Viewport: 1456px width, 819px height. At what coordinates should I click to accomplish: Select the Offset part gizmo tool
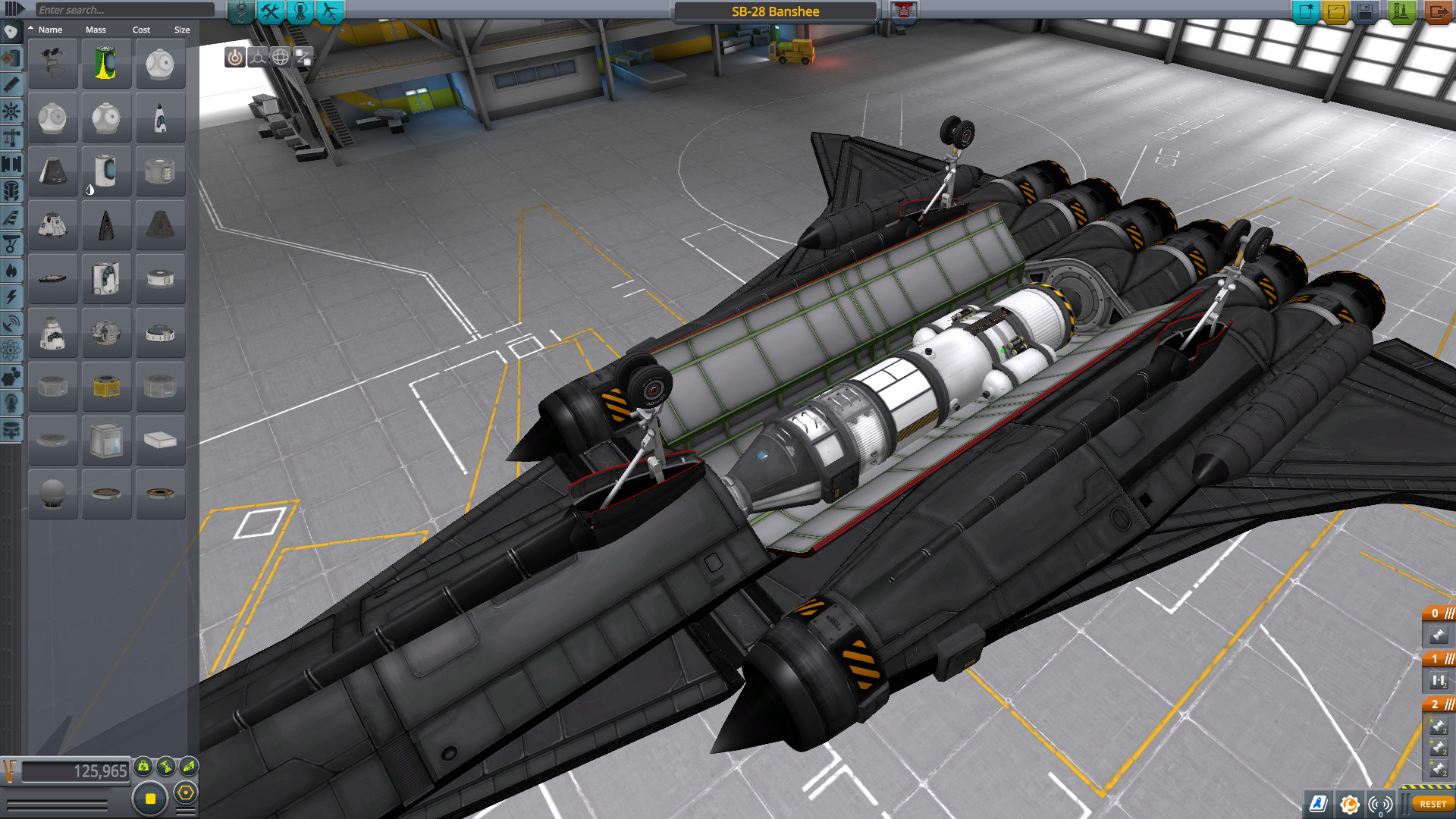tap(258, 57)
